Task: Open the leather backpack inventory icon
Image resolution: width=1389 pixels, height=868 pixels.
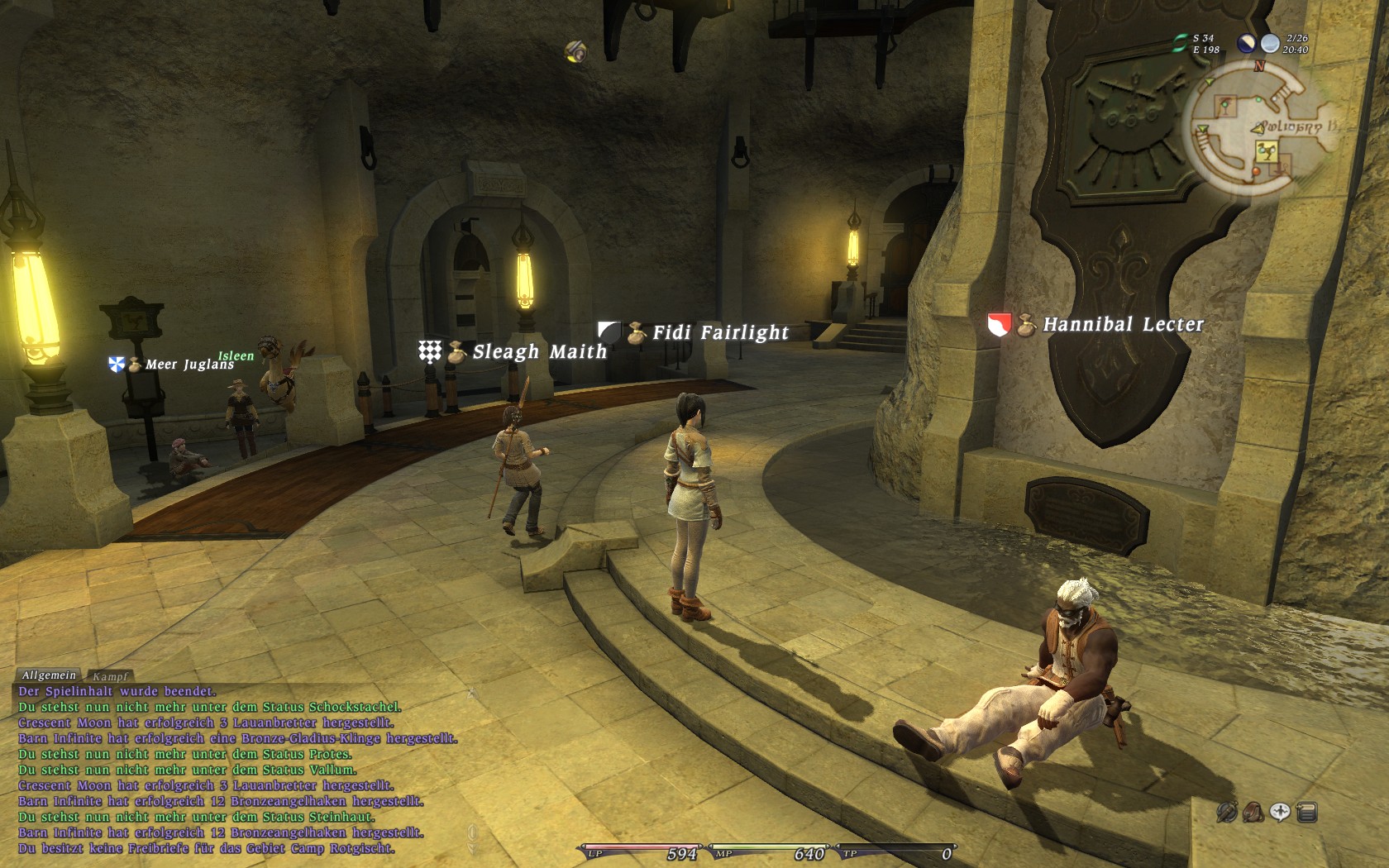Action: click(x=1253, y=813)
